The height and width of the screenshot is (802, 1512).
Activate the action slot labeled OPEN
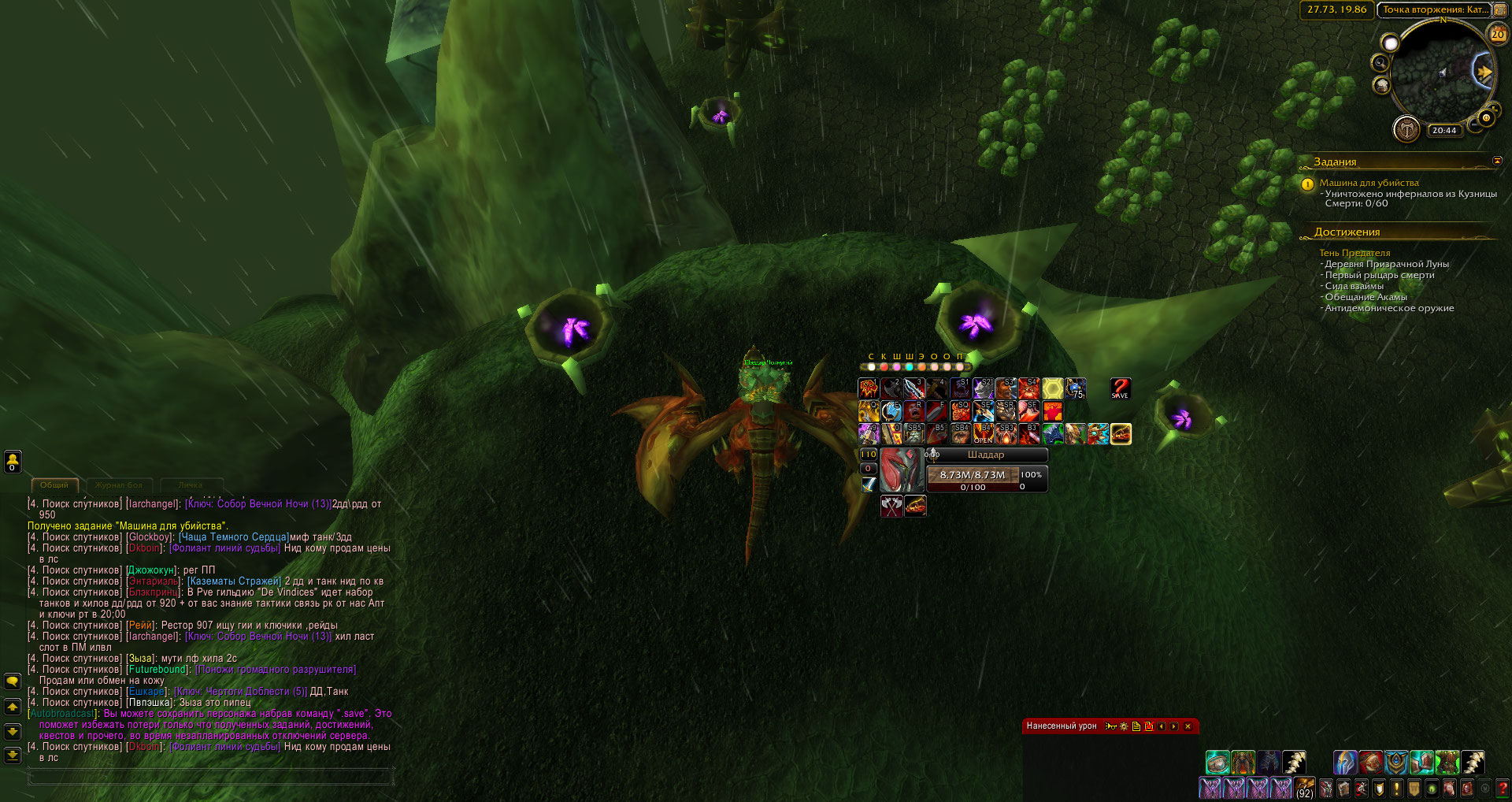point(983,434)
